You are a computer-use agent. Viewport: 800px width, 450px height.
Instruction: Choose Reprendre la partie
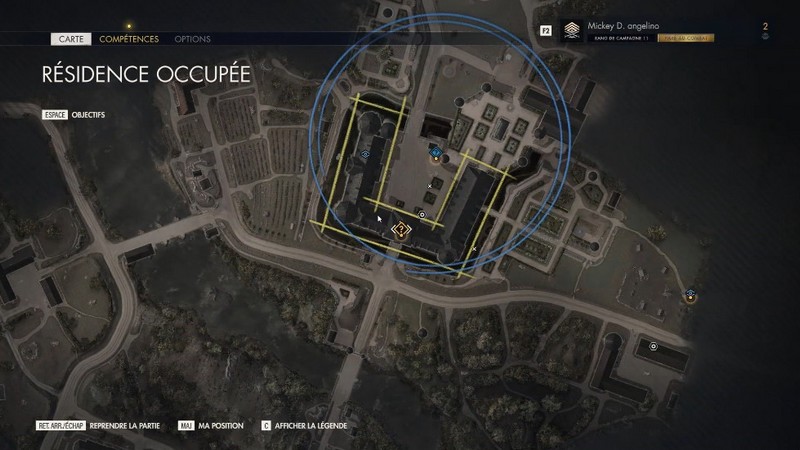[124, 425]
